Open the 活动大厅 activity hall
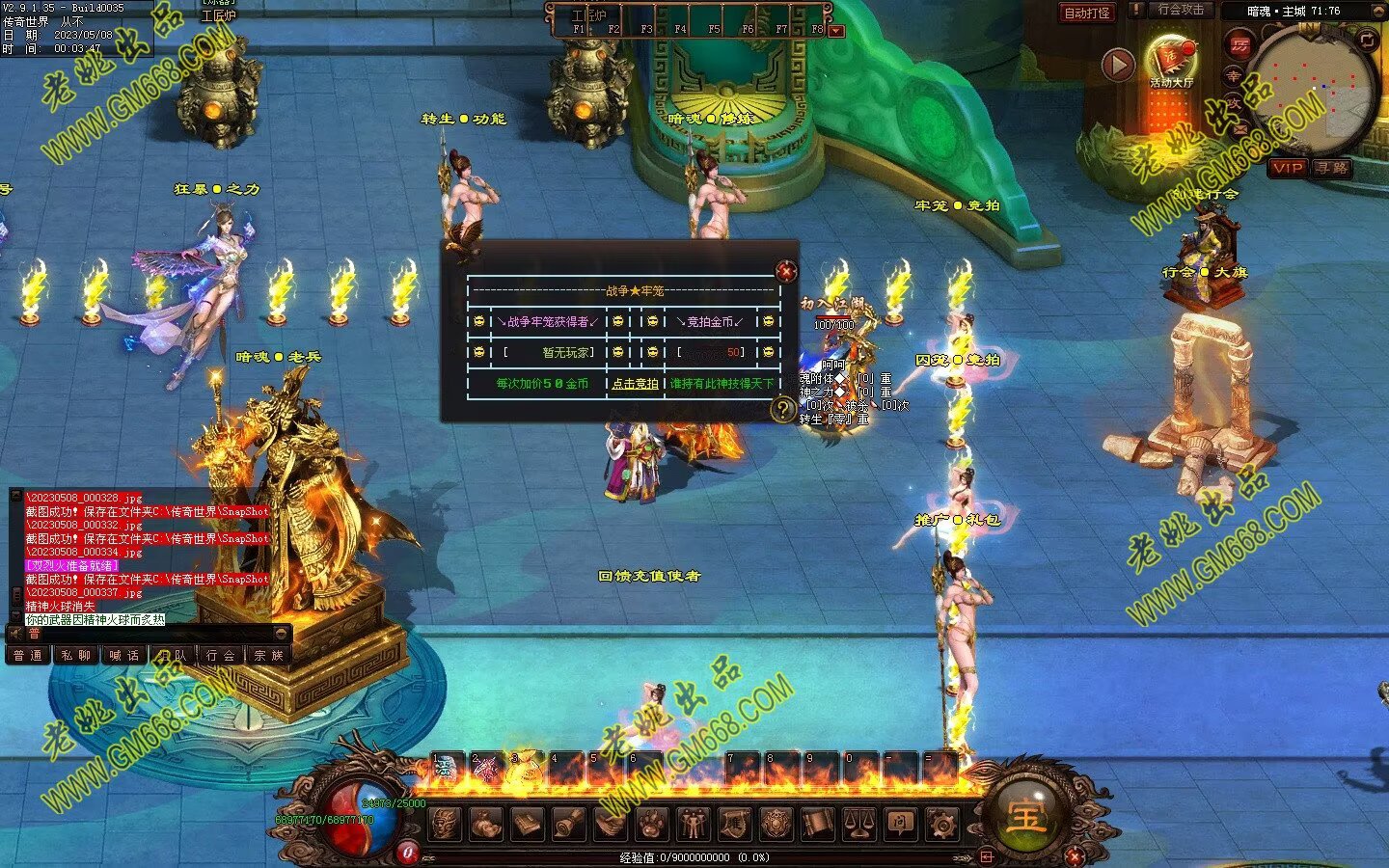The width and height of the screenshot is (1389, 868). pos(1171,60)
